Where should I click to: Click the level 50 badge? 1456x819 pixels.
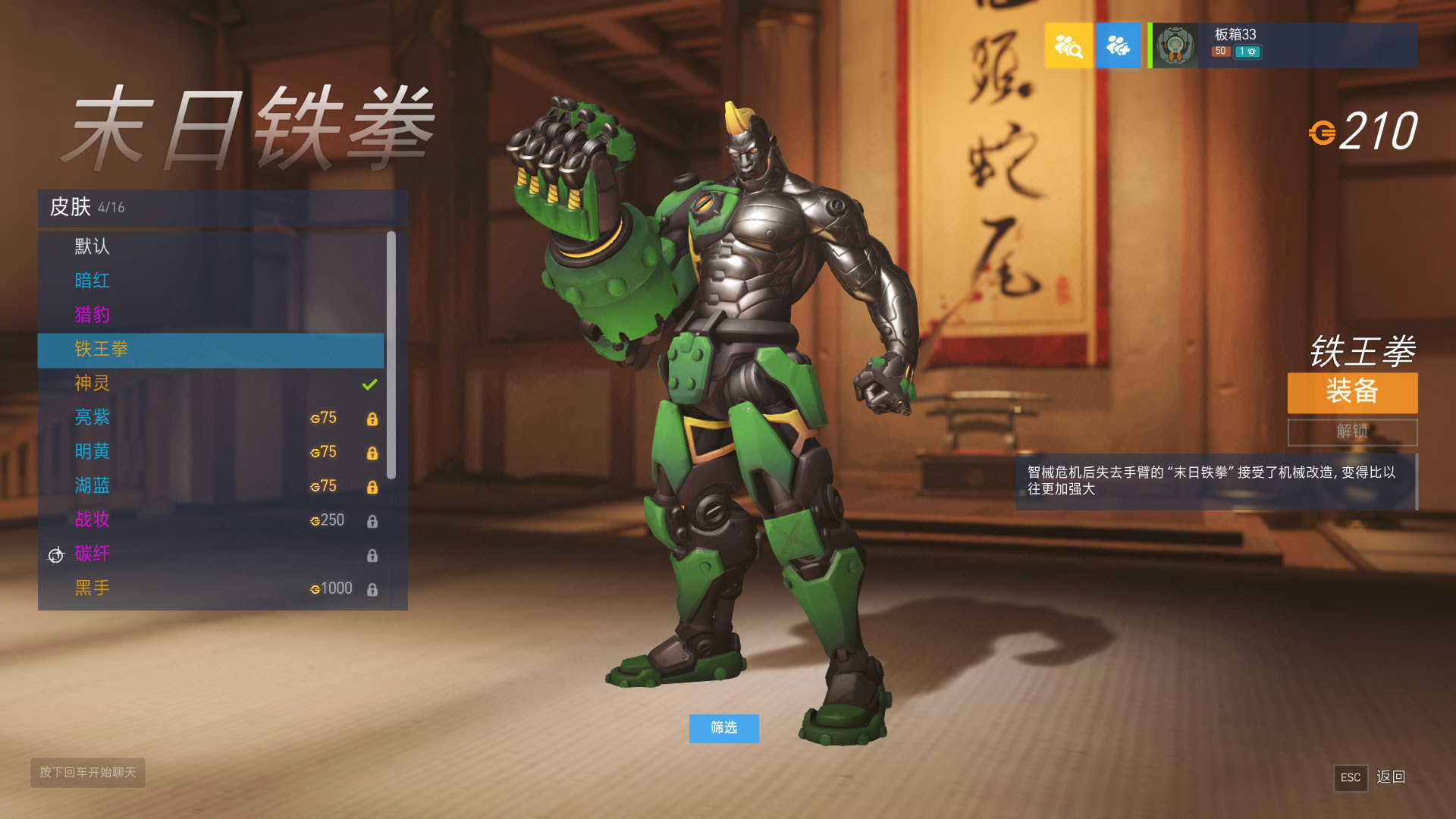1219,51
